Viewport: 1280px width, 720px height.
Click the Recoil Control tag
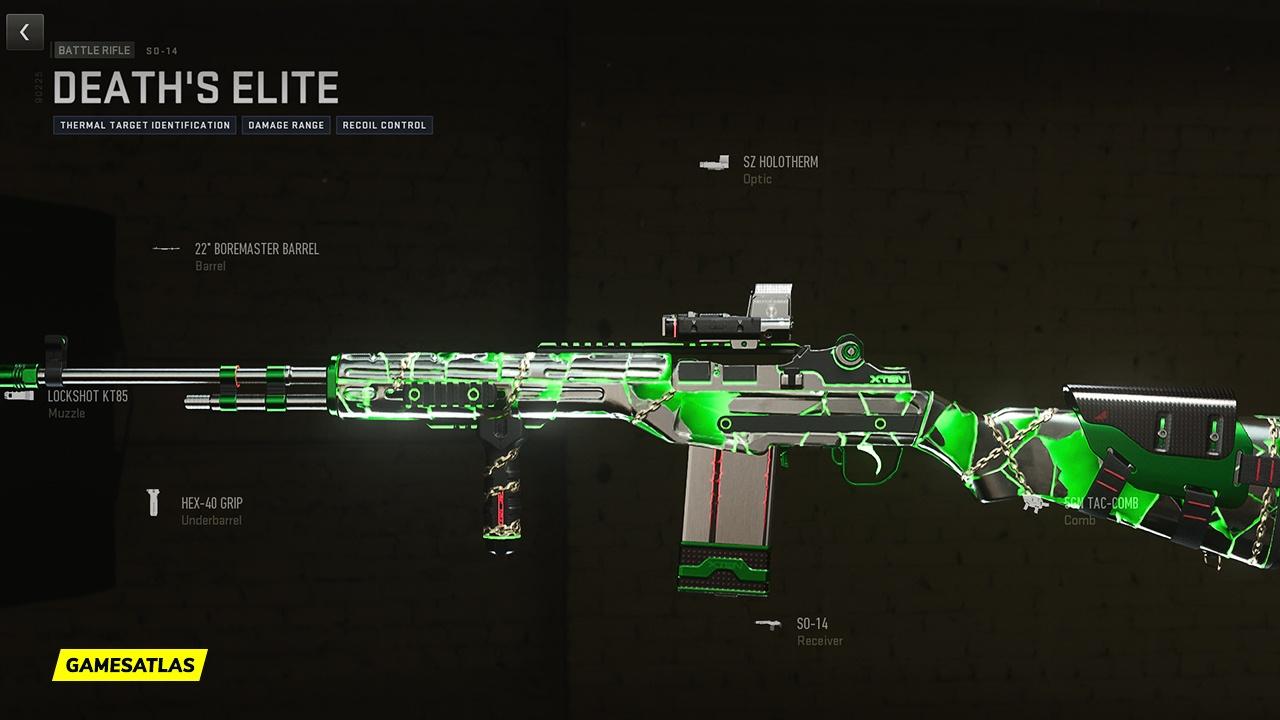tap(384, 125)
